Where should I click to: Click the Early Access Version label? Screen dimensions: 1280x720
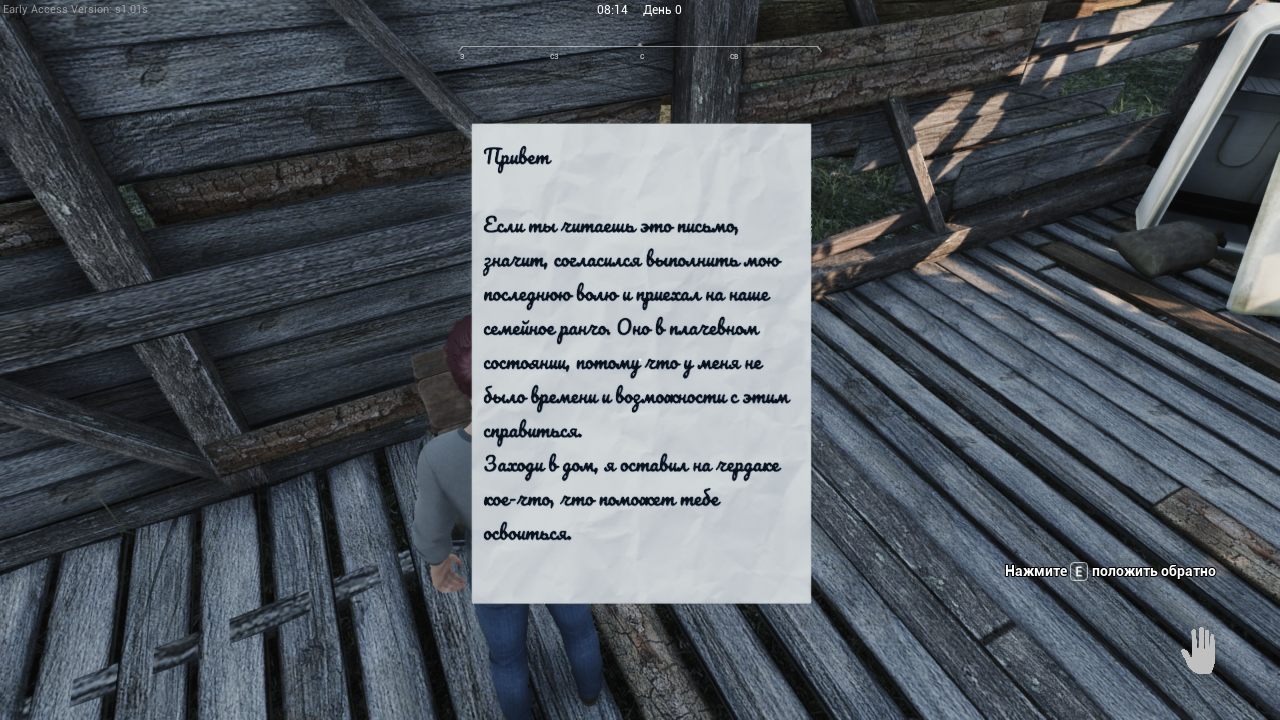(x=73, y=8)
